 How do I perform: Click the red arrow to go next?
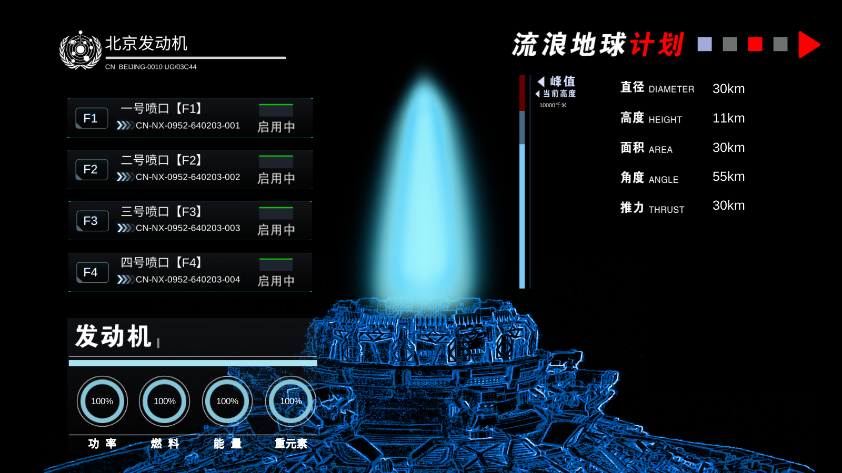click(x=809, y=44)
